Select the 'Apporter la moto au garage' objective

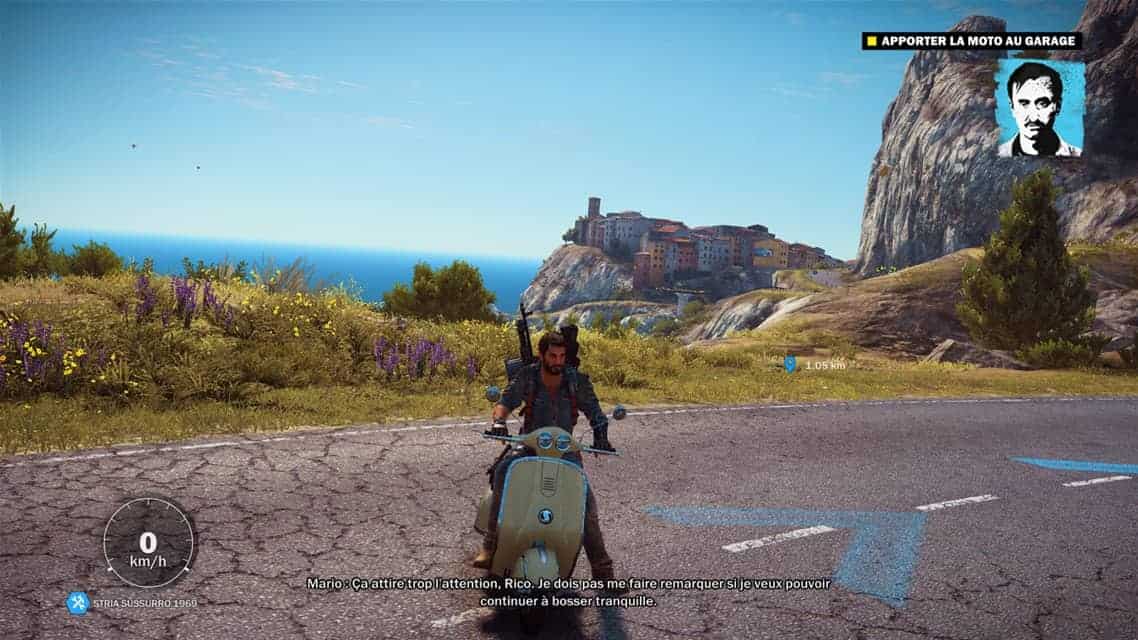[x=972, y=41]
